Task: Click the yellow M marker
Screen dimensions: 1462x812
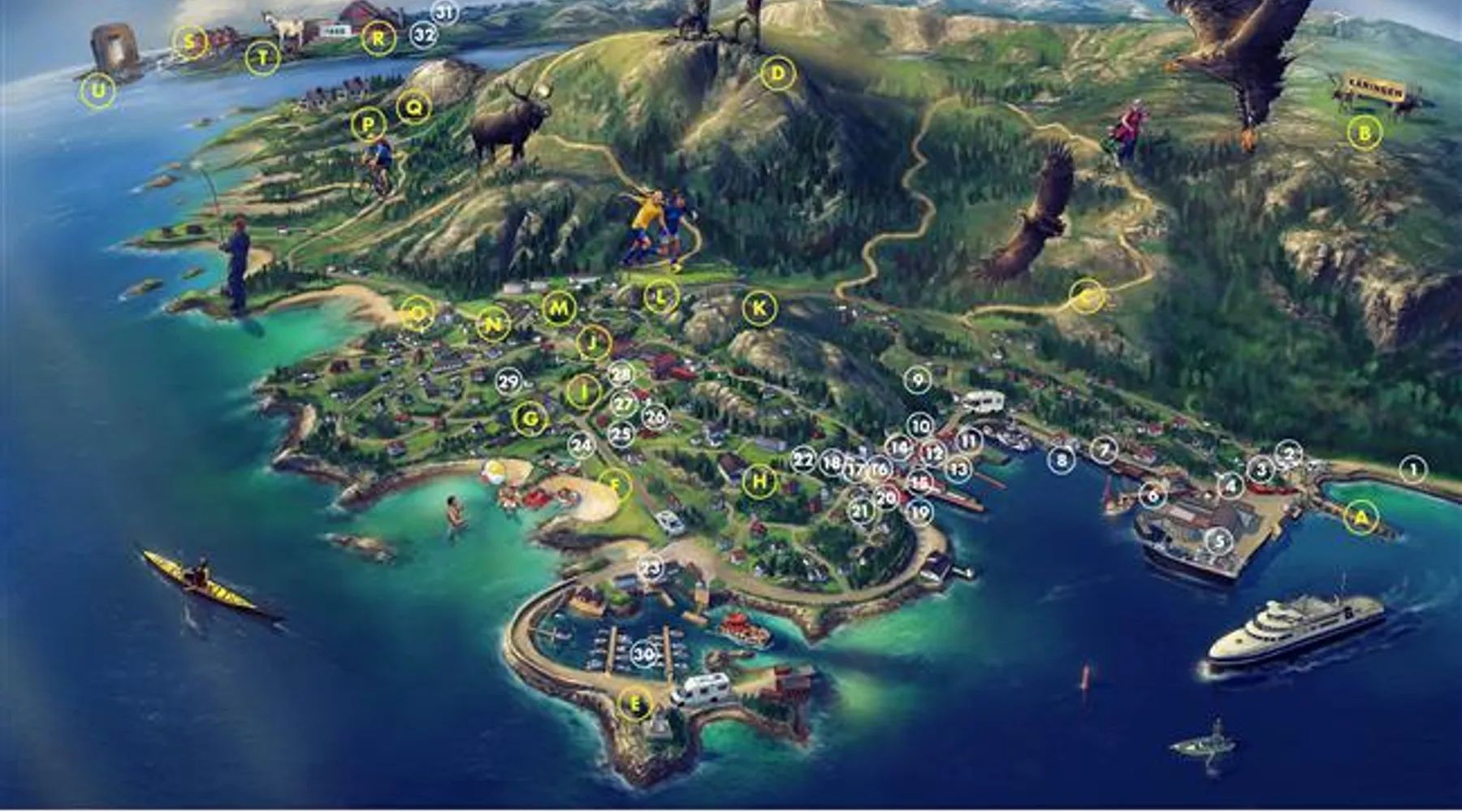Action: coord(559,309)
